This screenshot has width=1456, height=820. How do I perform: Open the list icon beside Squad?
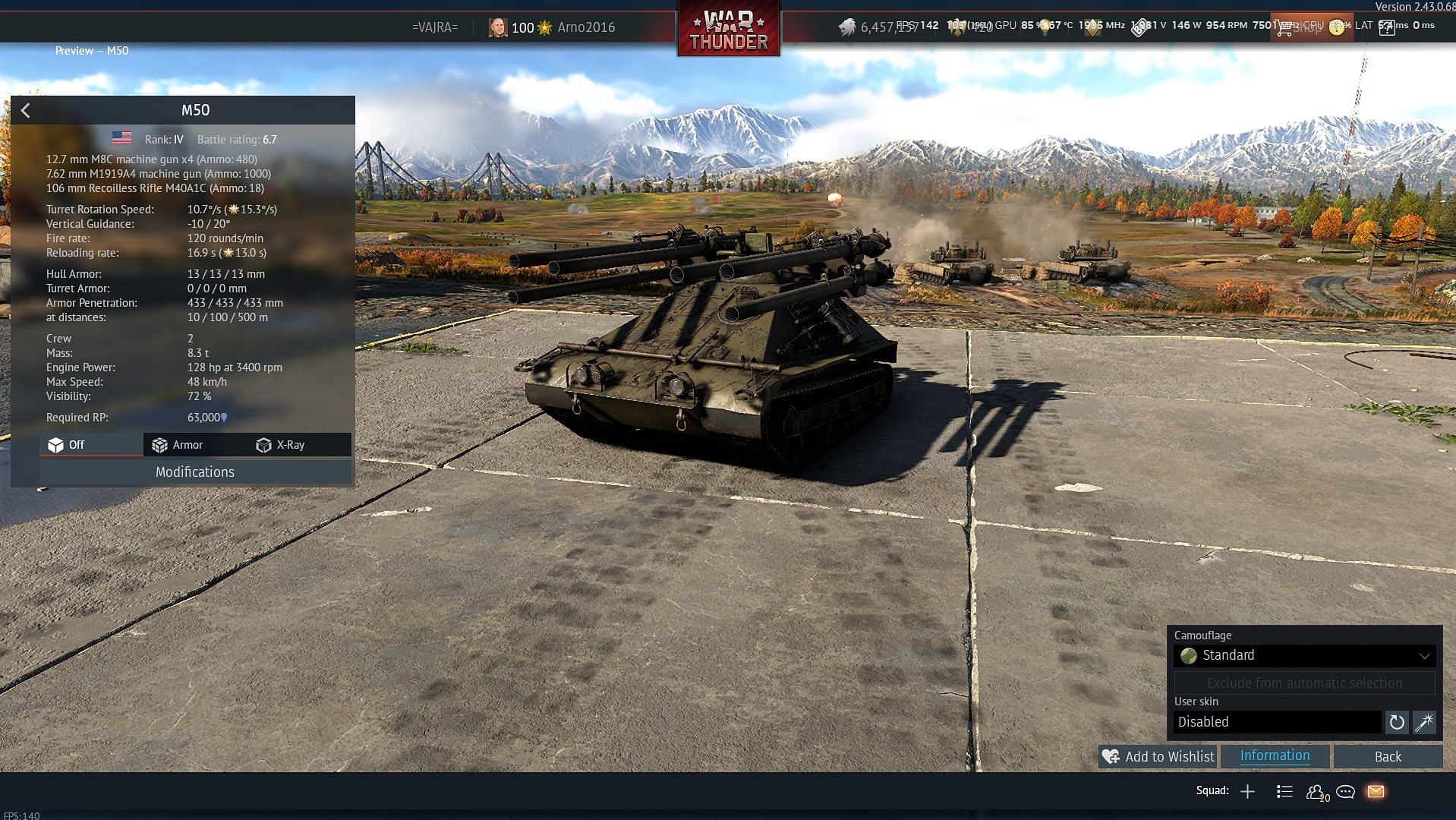(x=1284, y=792)
